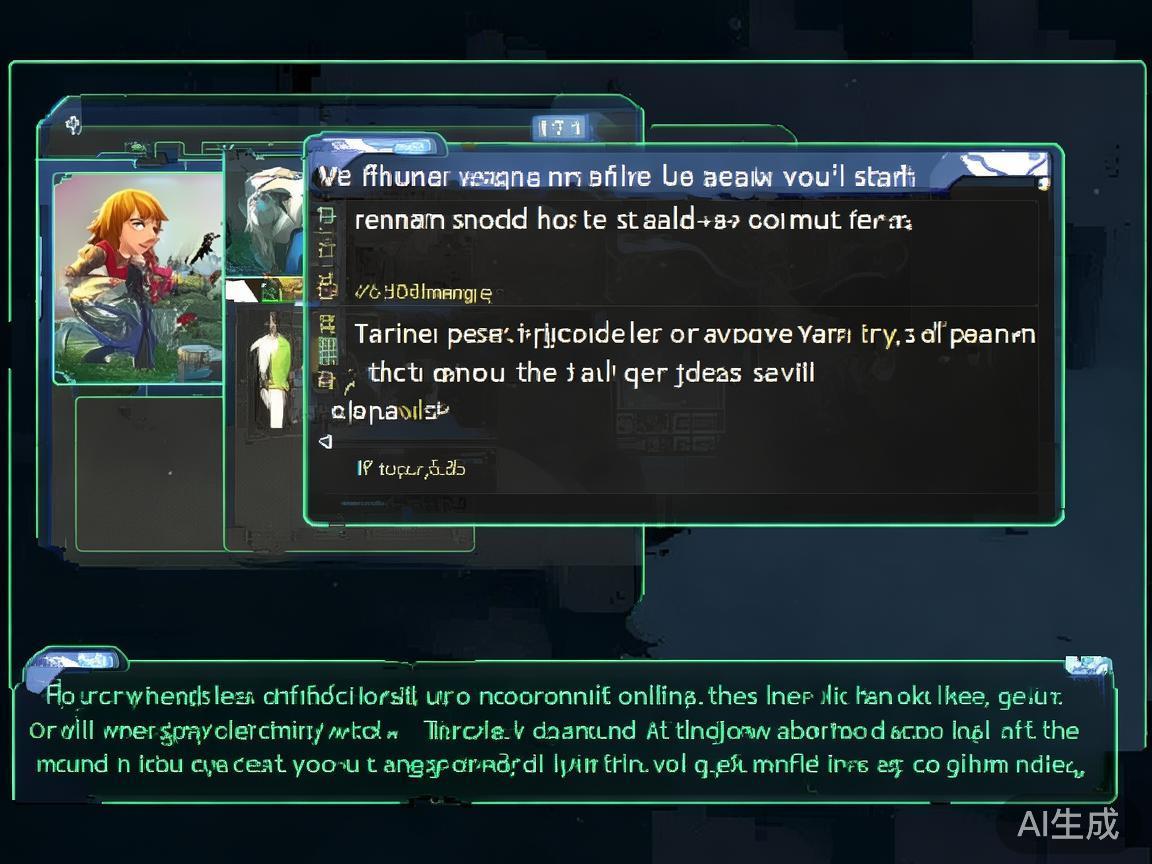Click the green-bordered text box at the bottom
Screen dimensions: 1152x864
pos(565,730)
